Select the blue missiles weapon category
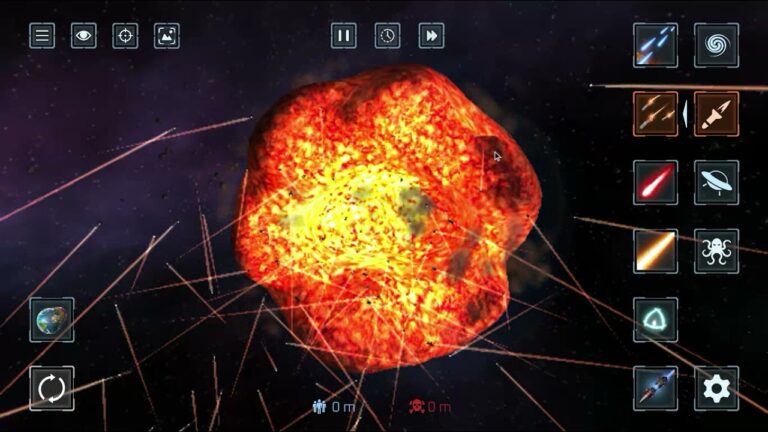 click(x=655, y=45)
